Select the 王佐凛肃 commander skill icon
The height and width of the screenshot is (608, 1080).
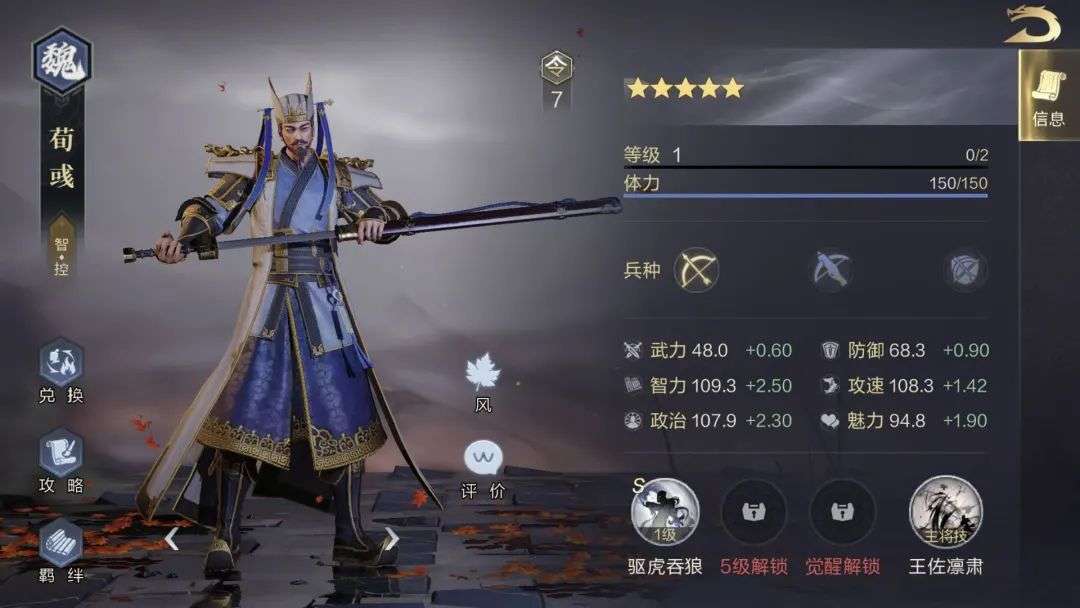pos(945,512)
